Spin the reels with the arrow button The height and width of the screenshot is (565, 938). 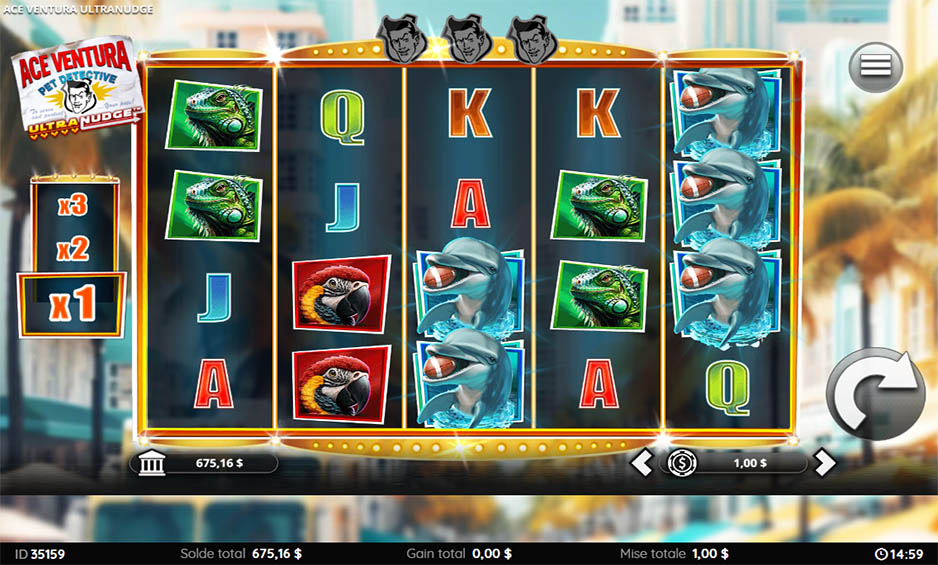point(876,393)
